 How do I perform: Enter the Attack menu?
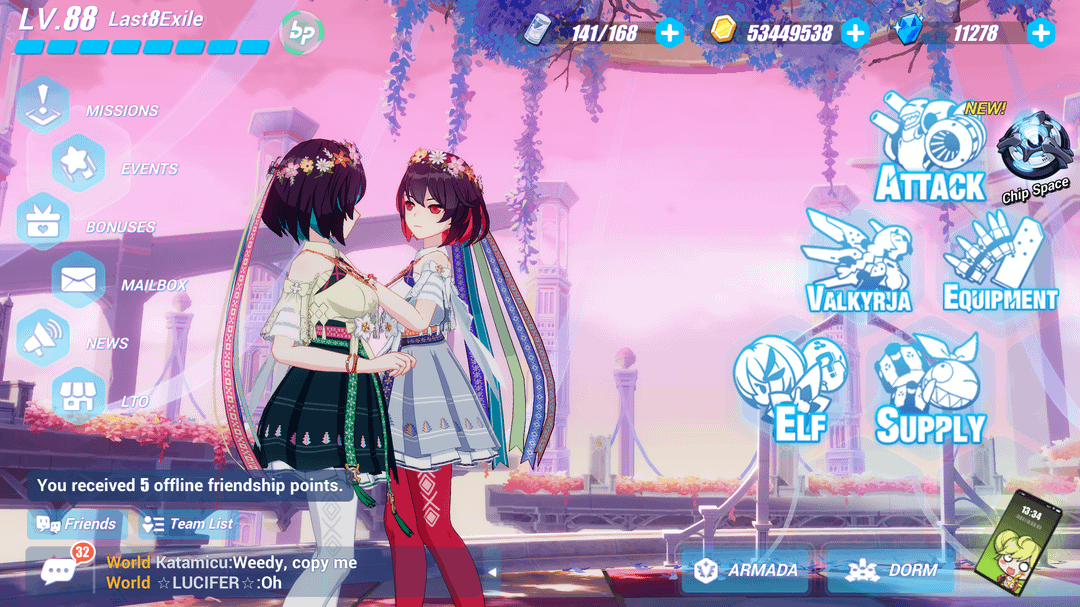coord(930,152)
